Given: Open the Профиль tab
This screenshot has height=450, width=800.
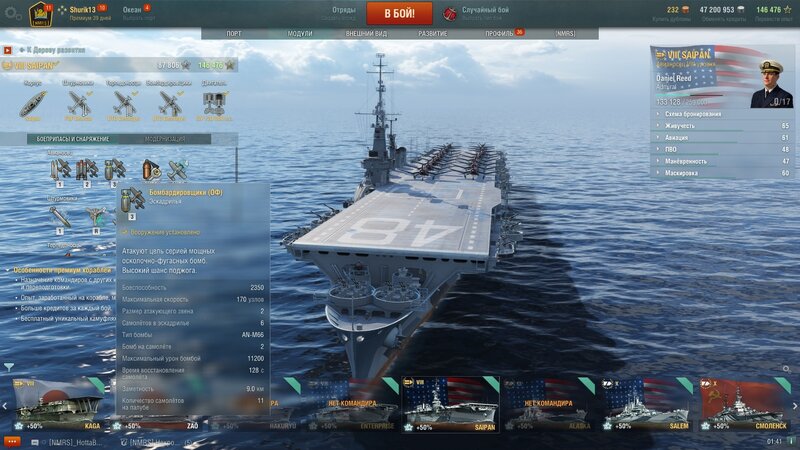Looking at the screenshot, I should click(499, 33).
